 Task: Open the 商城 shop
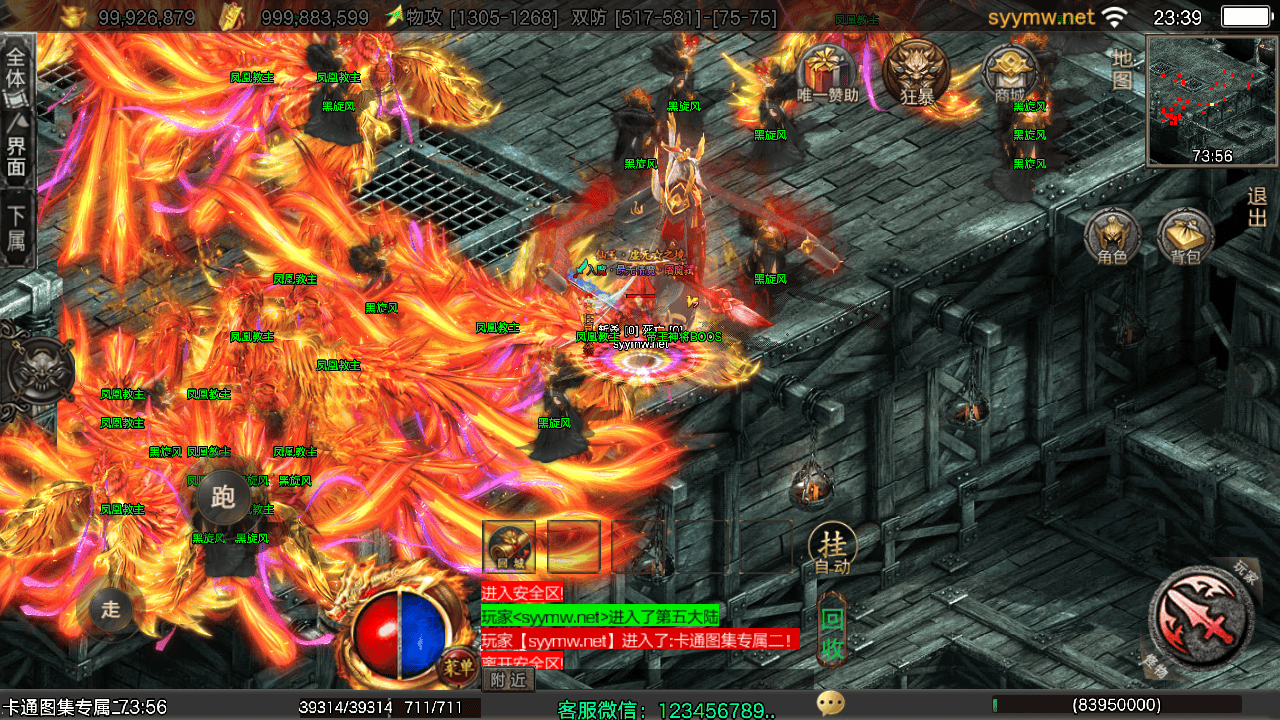pos(1010,75)
